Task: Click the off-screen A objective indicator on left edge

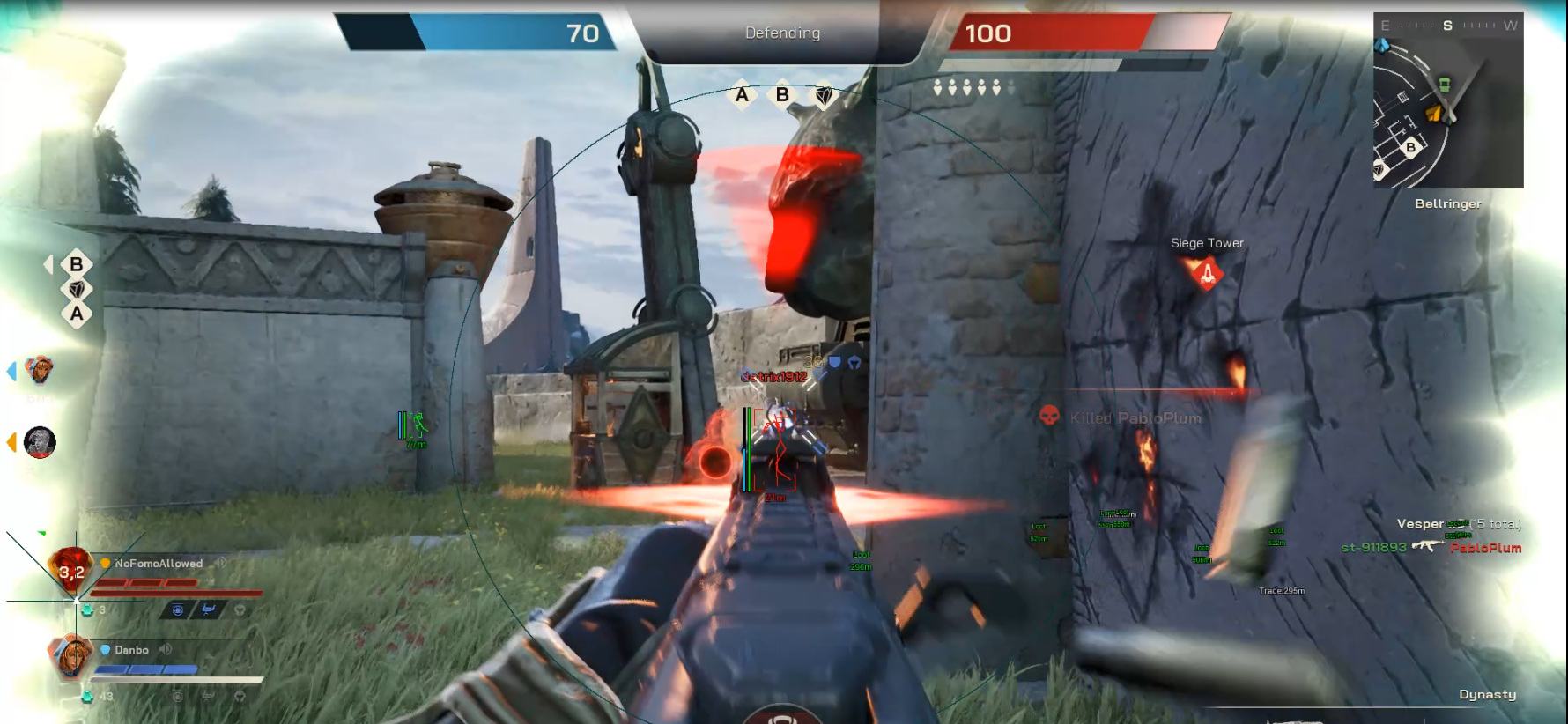Action: point(77,314)
